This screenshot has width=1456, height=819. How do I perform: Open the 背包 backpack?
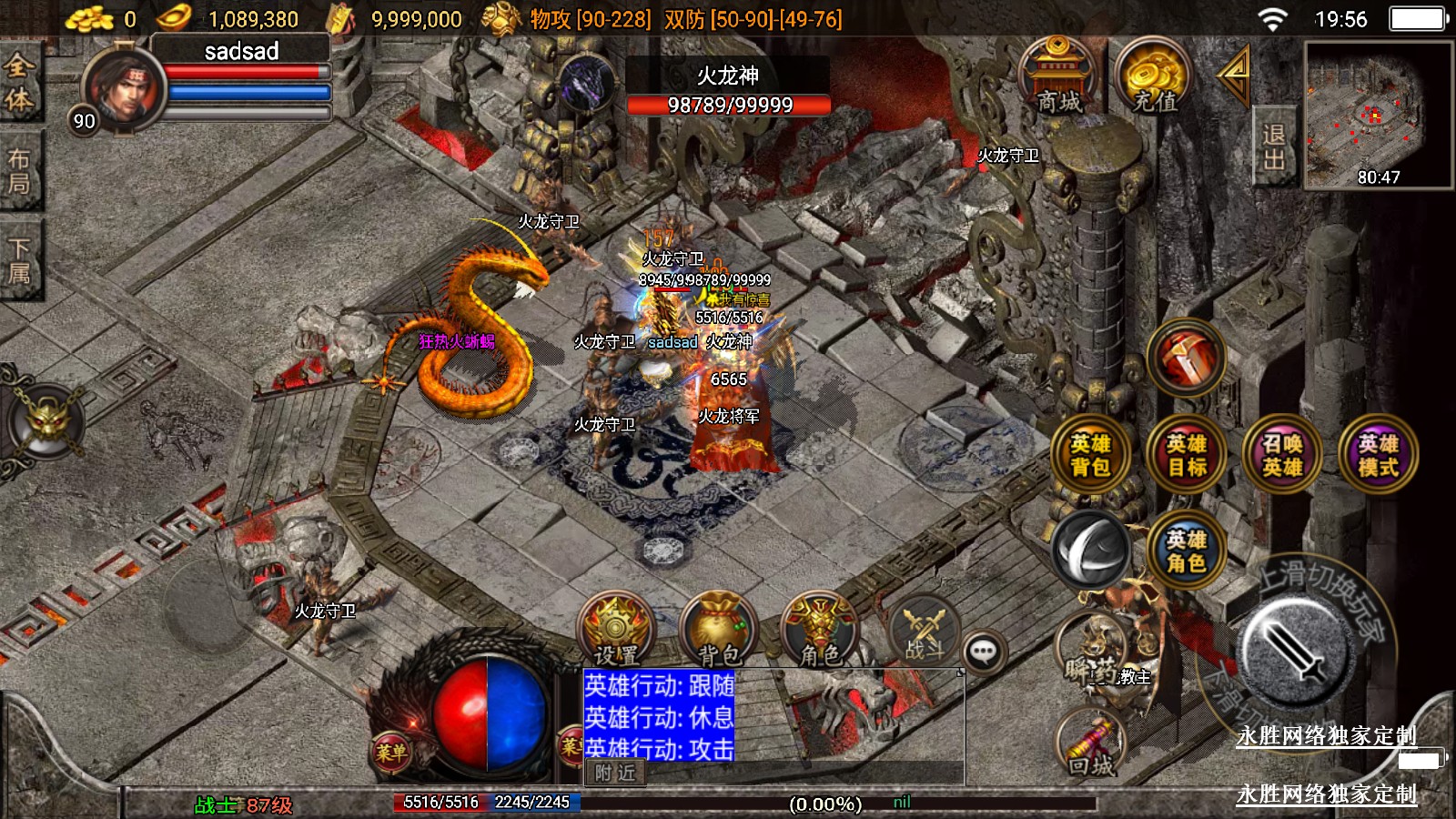click(x=719, y=630)
